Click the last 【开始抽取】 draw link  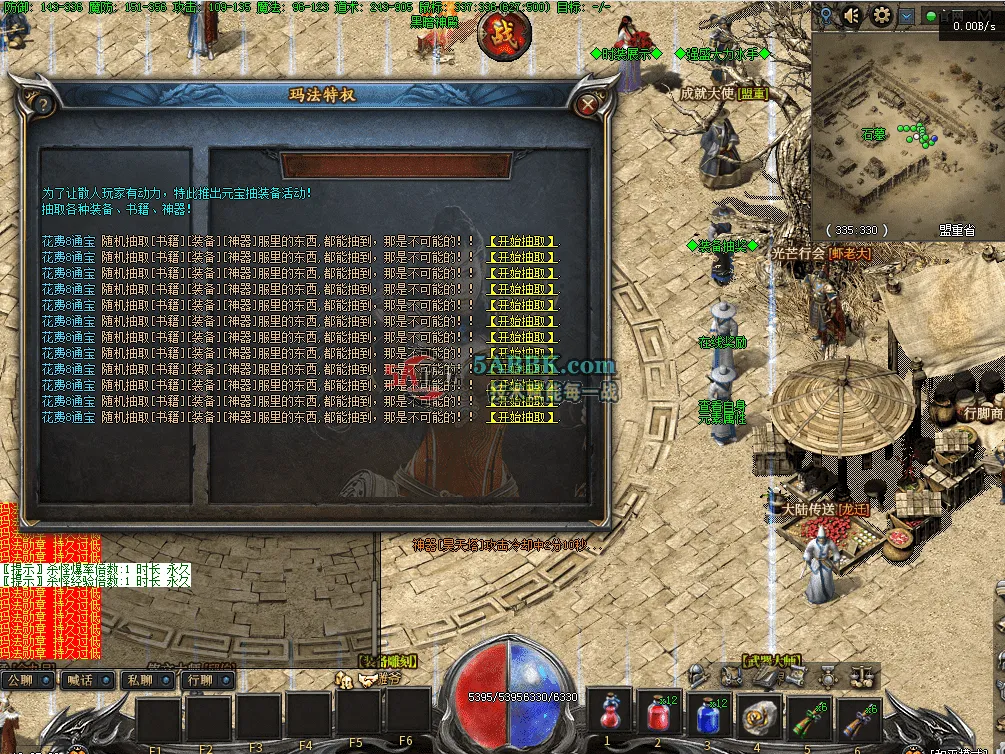[522, 417]
